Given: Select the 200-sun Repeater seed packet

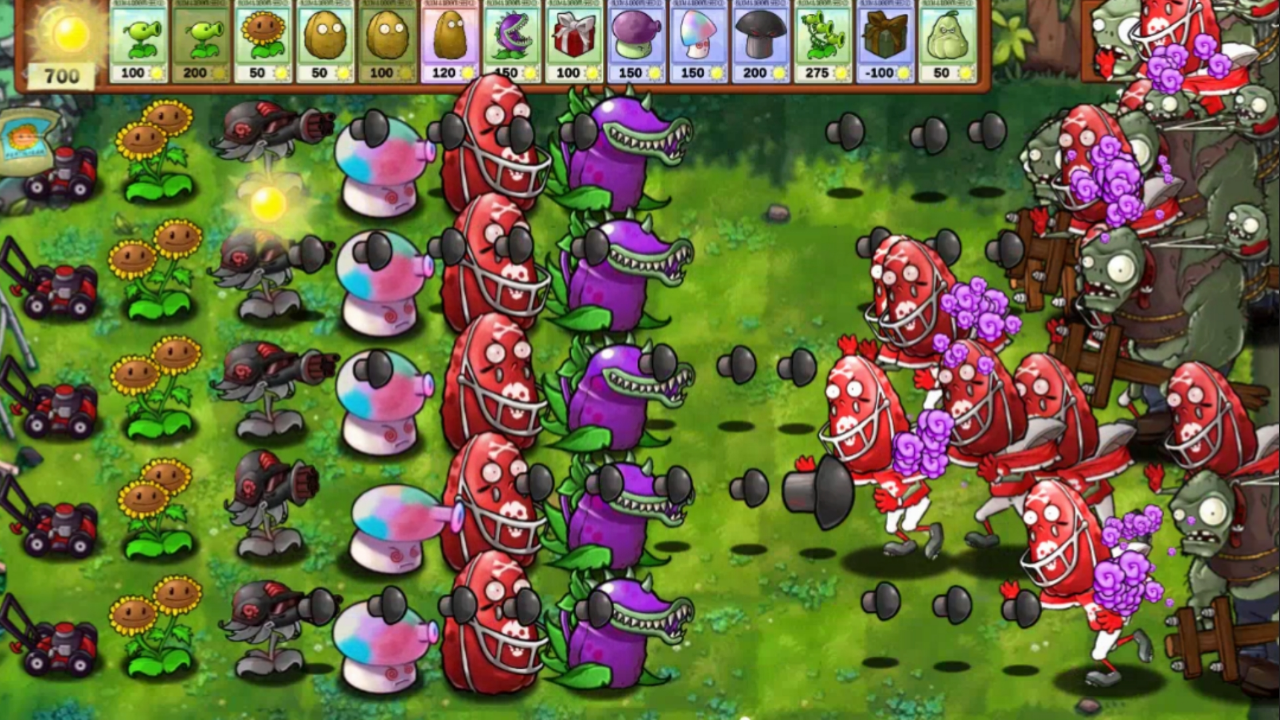Looking at the screenshot, I should 202,40.
